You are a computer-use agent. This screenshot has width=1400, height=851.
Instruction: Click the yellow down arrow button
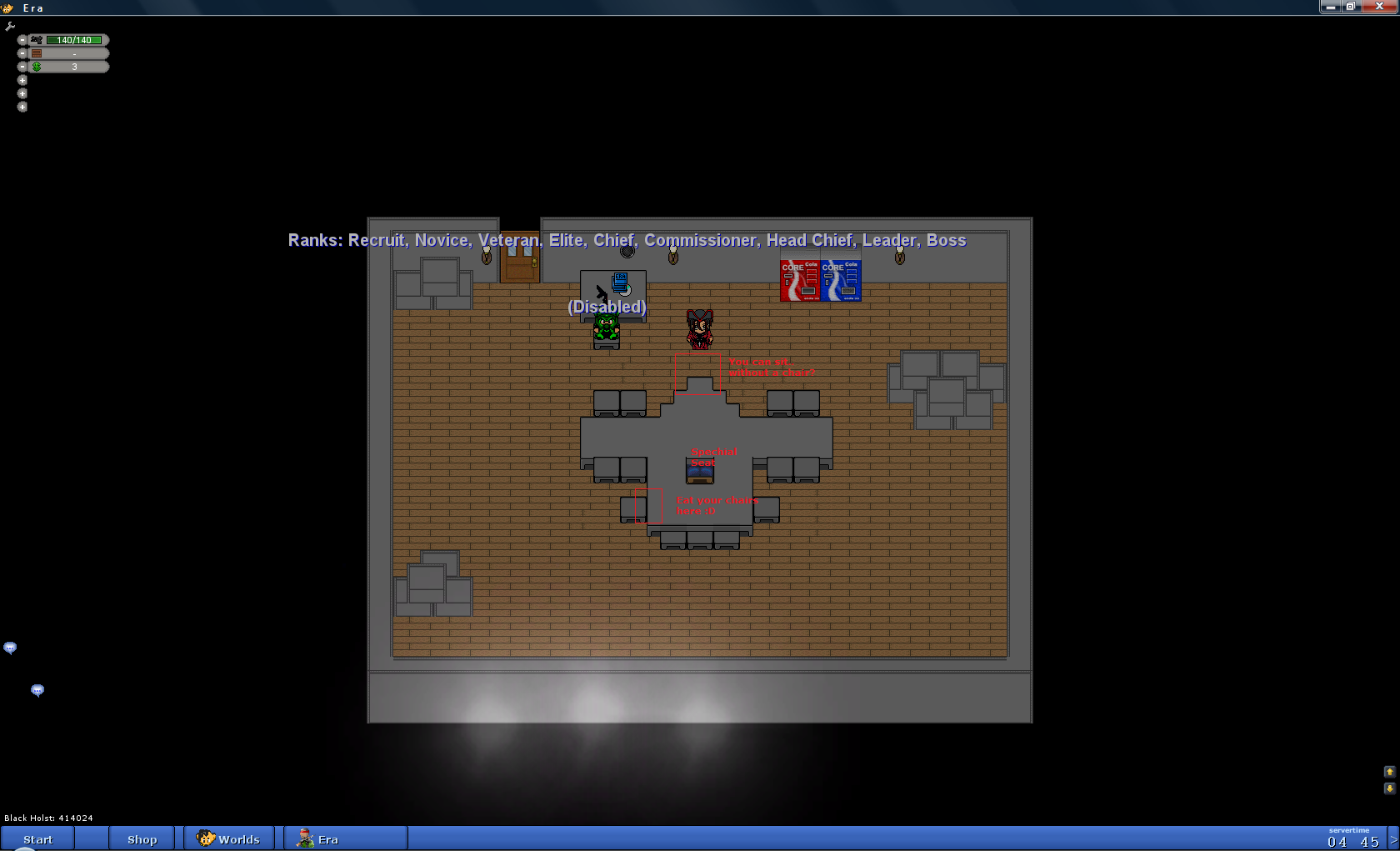click(1389, 788)
